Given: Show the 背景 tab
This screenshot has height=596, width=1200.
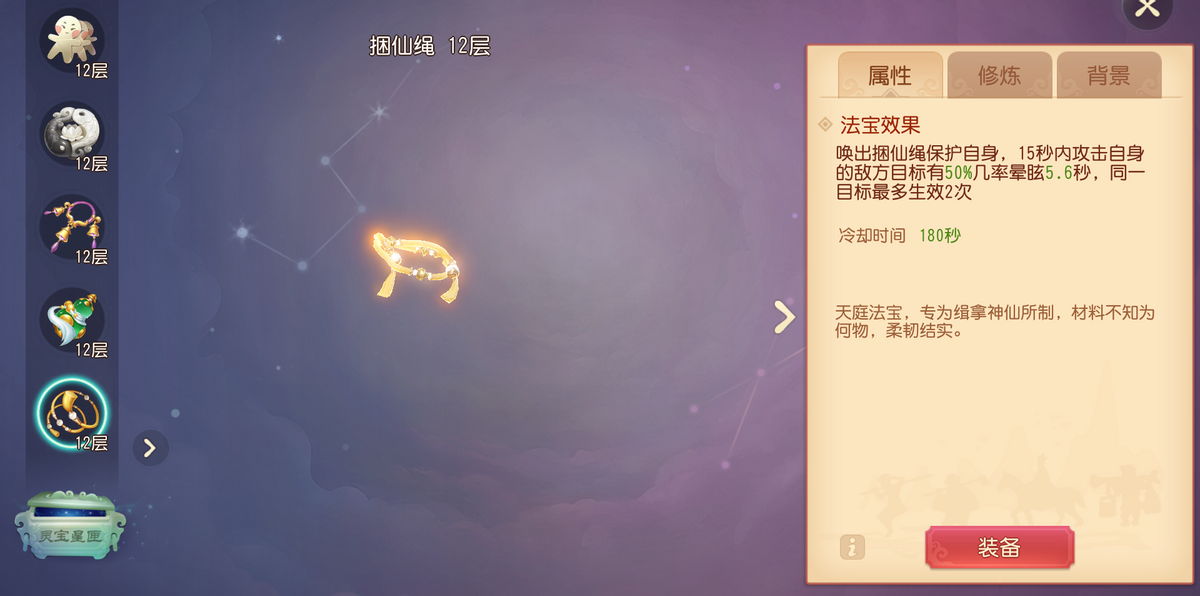Looking at the screenshot, I should coord(1108,75).
